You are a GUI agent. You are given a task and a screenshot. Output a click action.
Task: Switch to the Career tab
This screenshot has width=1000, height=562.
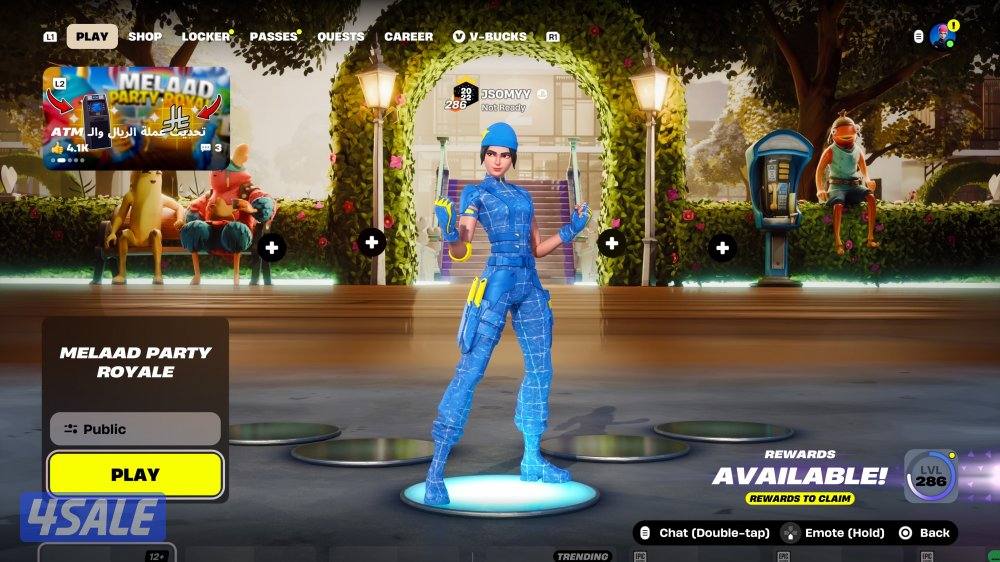pyautogui.click(x=409, y=37)
